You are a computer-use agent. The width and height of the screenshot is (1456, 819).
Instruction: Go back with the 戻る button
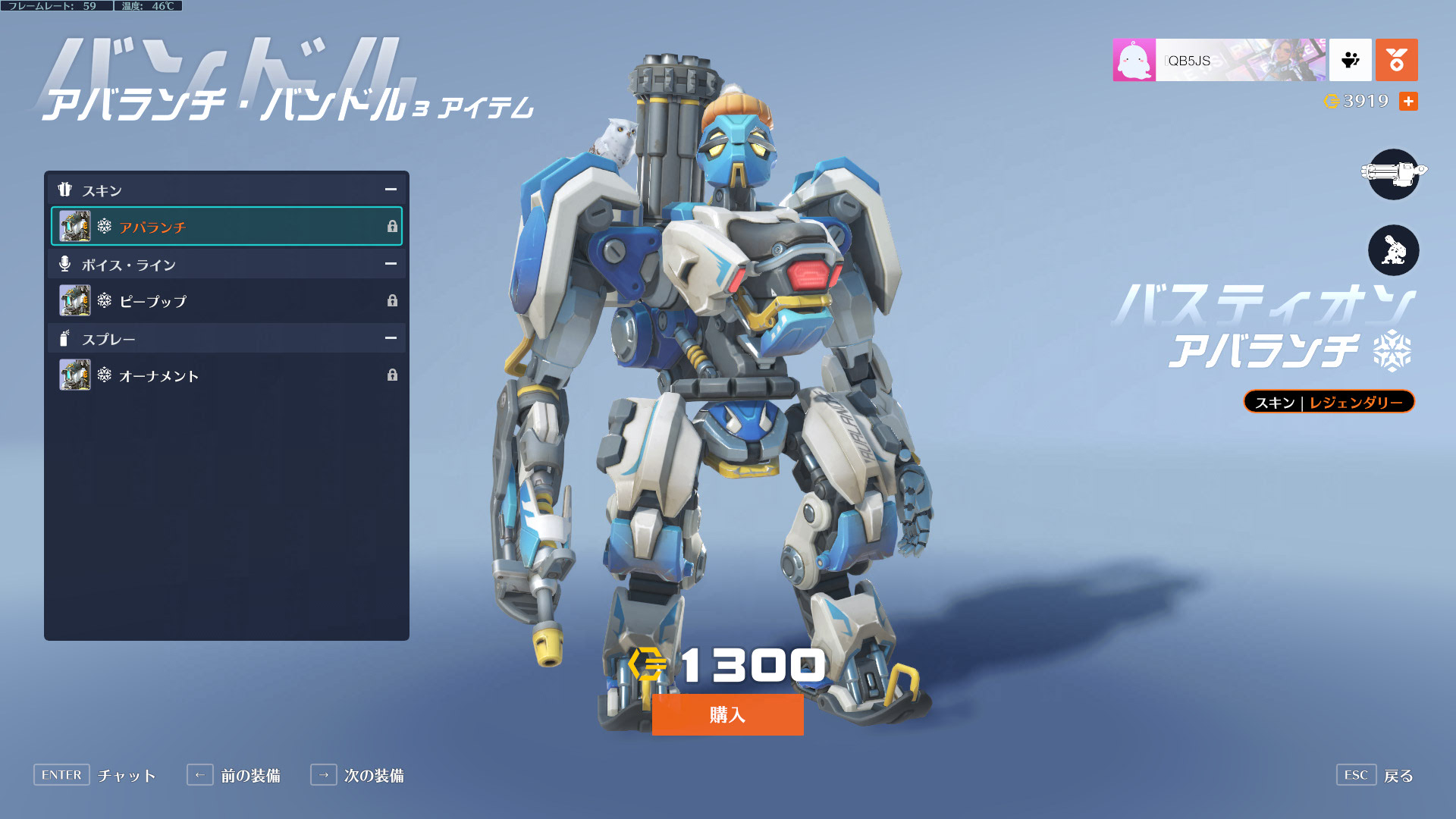coord(1375,775)
